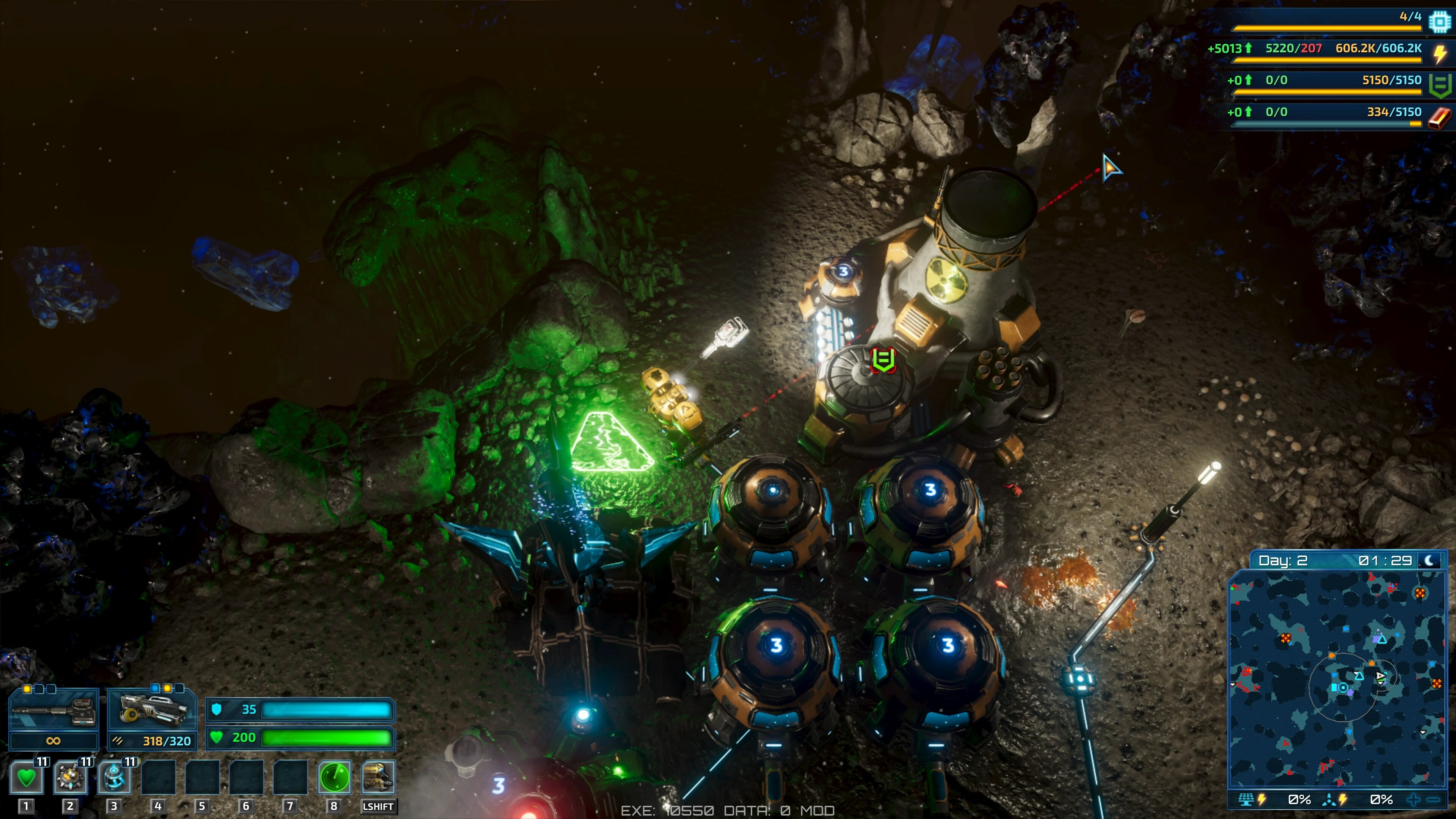Click the headquarters octagon marker on minimap
The width and height of the screenshot is (1456, 819).
[1343, 687]
